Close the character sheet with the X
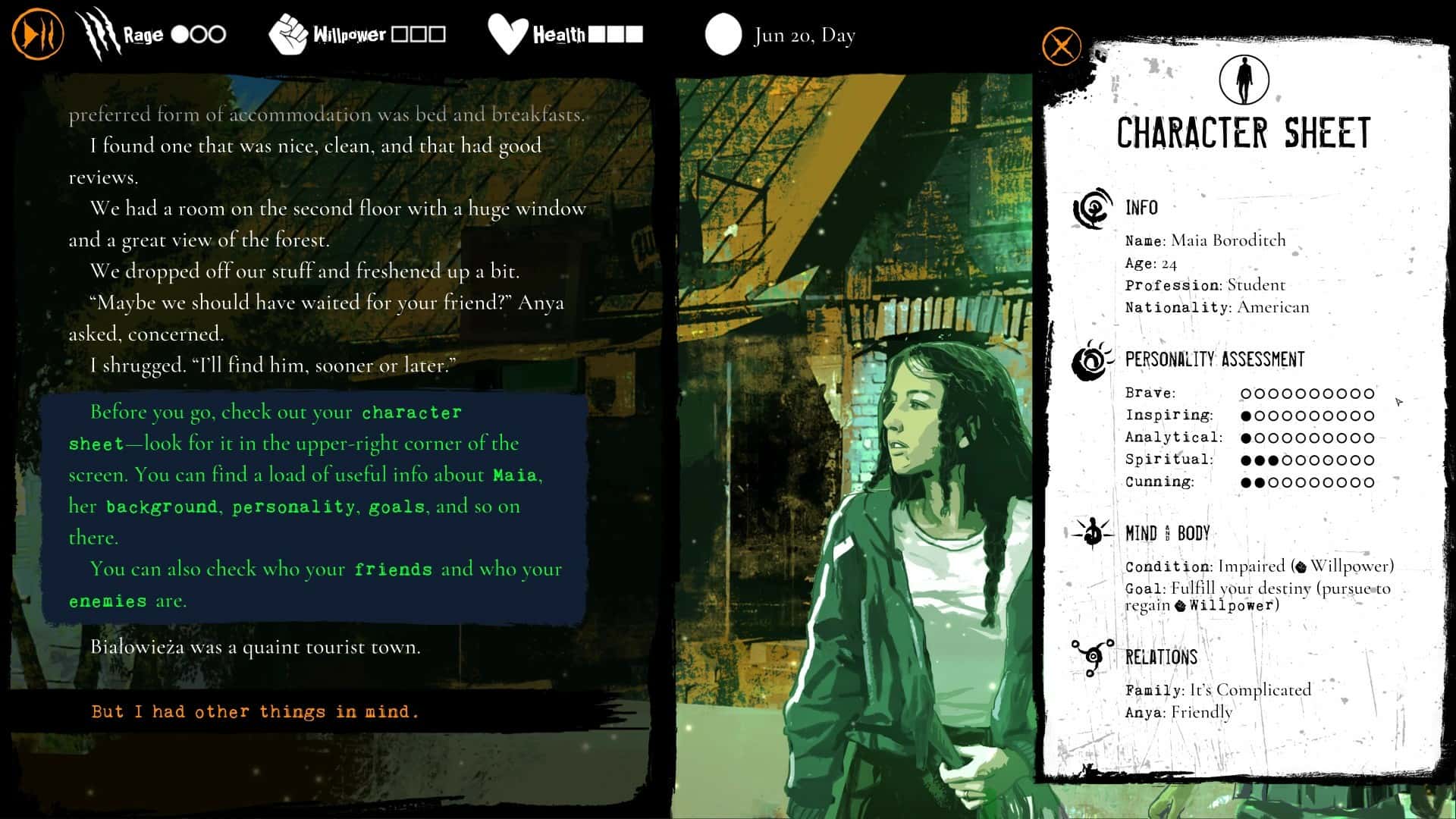 1061,45
